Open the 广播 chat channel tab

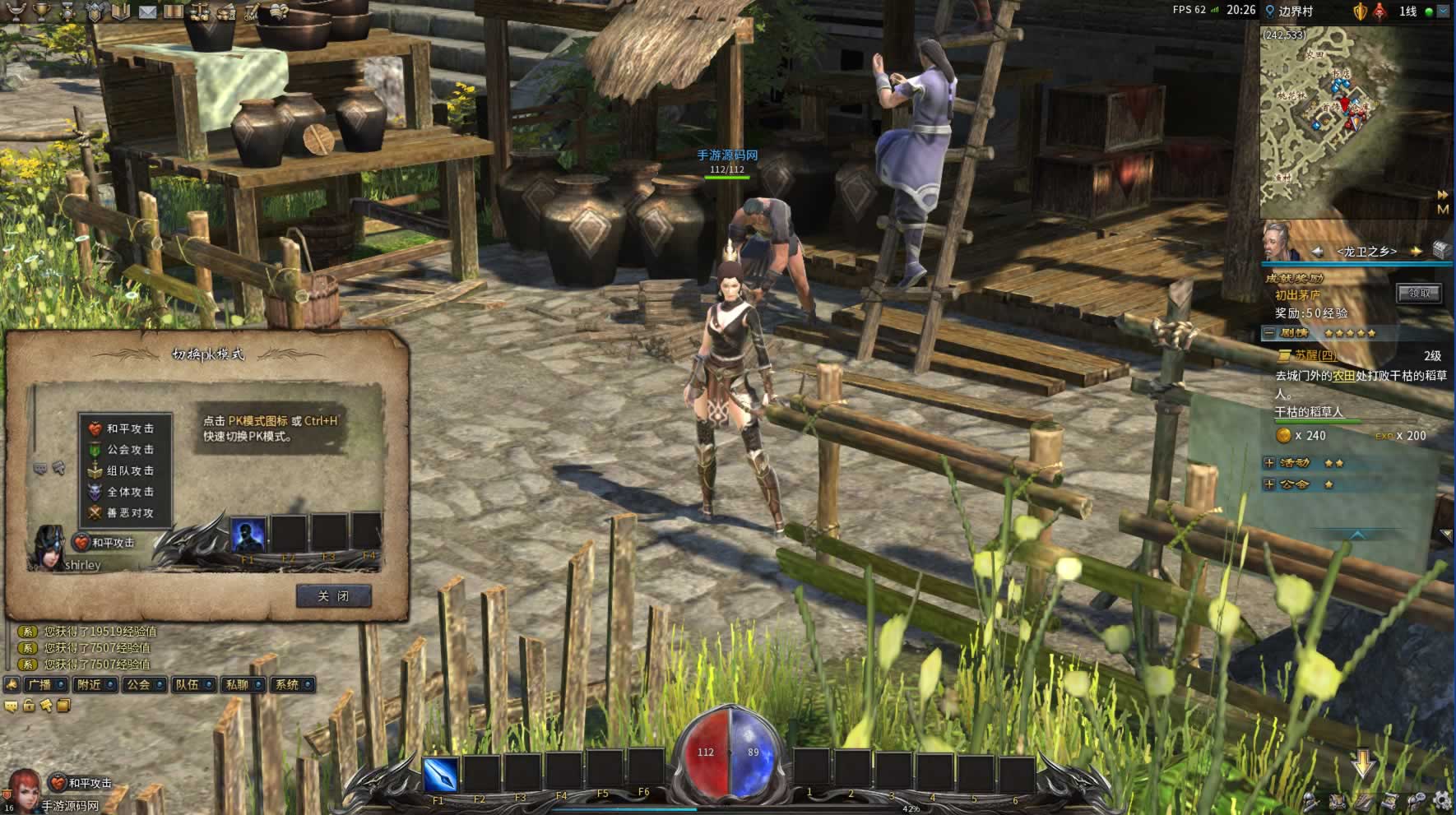pos(39,684)
